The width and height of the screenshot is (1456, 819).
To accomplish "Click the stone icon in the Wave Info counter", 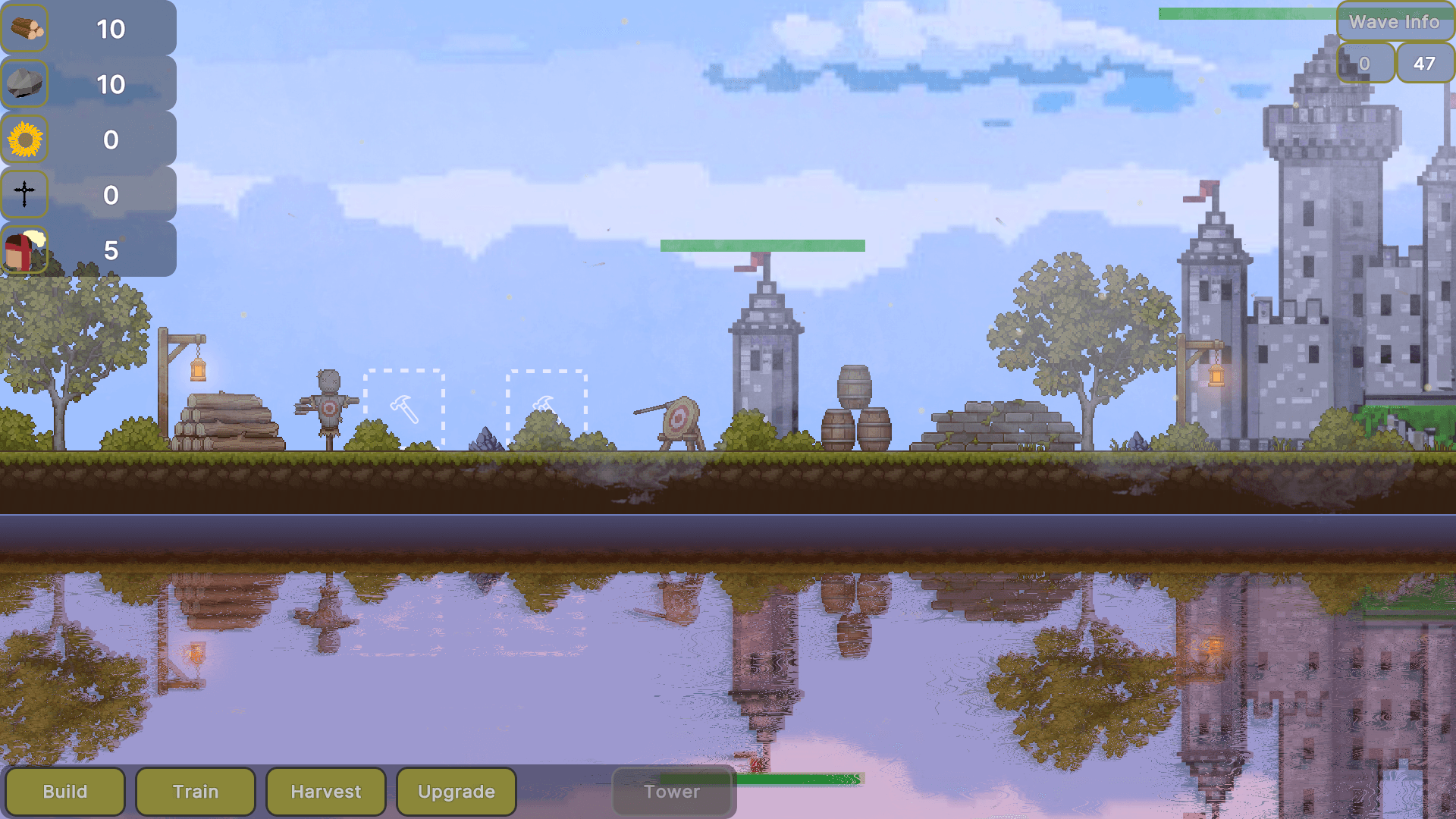I will 1364,63.
